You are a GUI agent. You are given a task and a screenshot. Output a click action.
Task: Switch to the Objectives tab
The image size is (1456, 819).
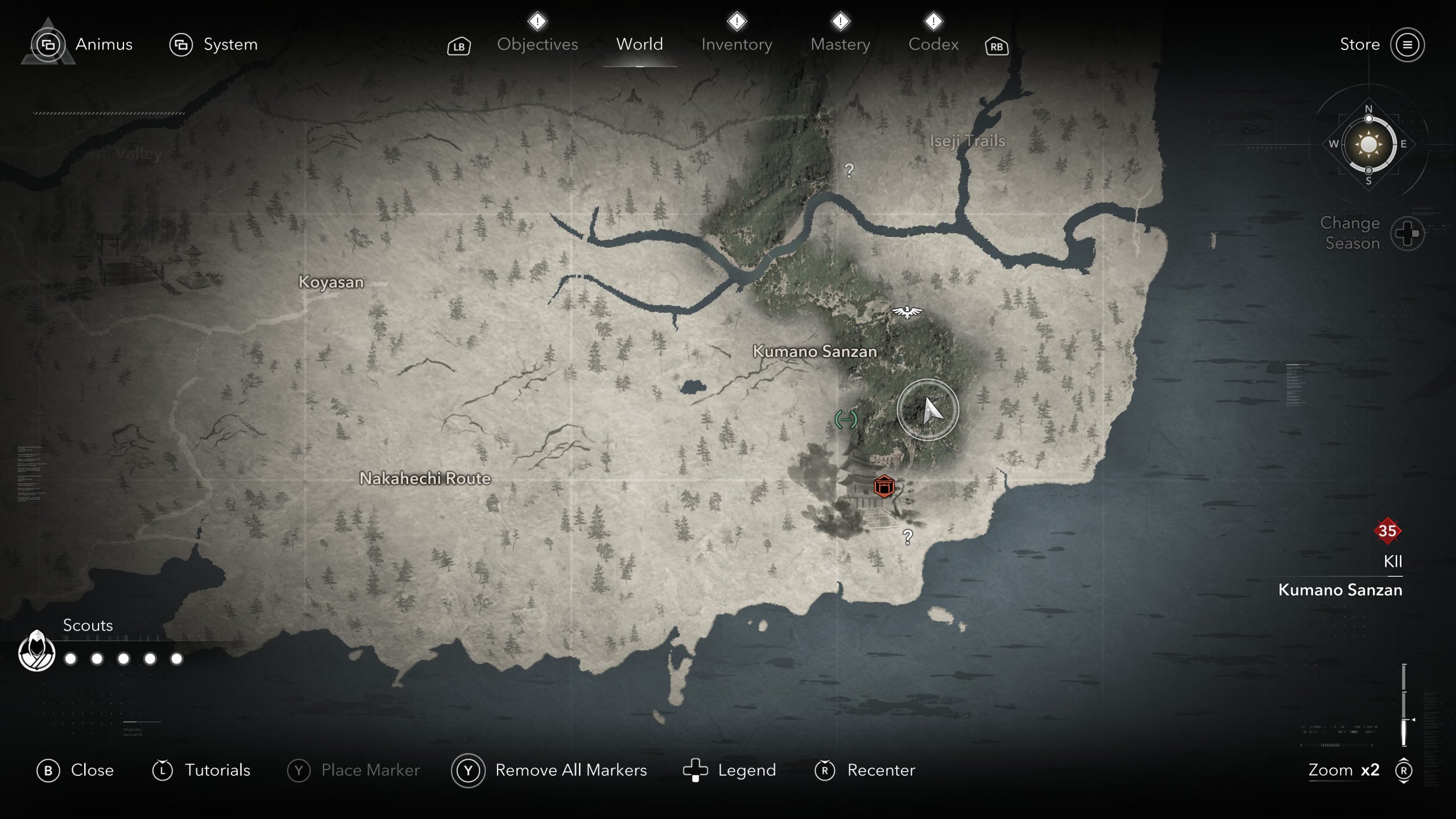(537, 44)
